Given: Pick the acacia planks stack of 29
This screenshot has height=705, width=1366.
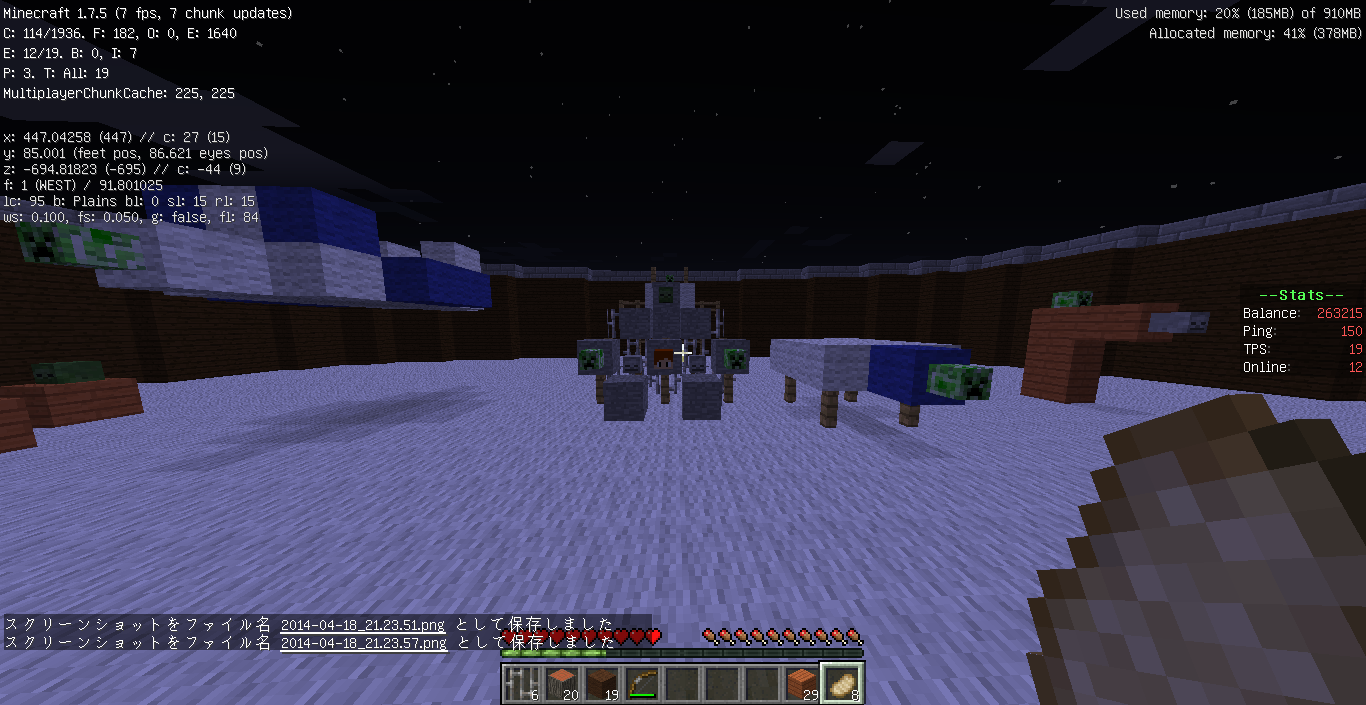Looking at the screenshot, I should [801, 683].
